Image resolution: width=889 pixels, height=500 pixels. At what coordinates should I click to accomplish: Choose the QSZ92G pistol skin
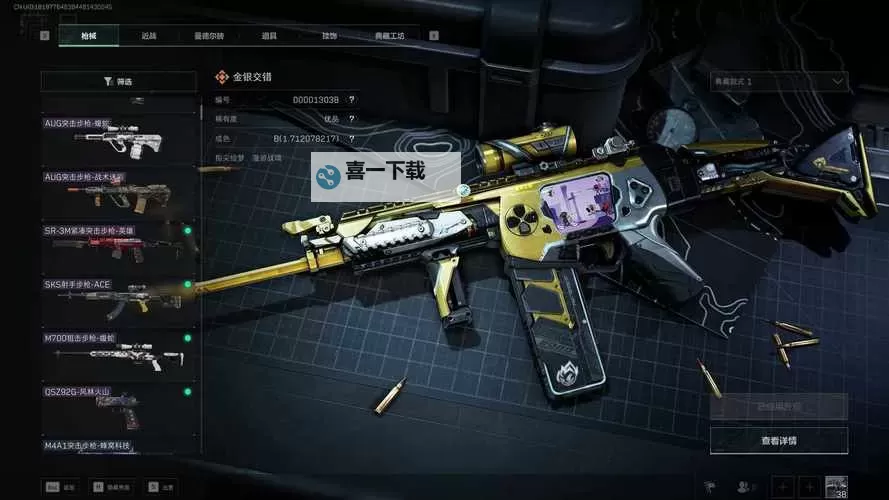click(118, 406)
